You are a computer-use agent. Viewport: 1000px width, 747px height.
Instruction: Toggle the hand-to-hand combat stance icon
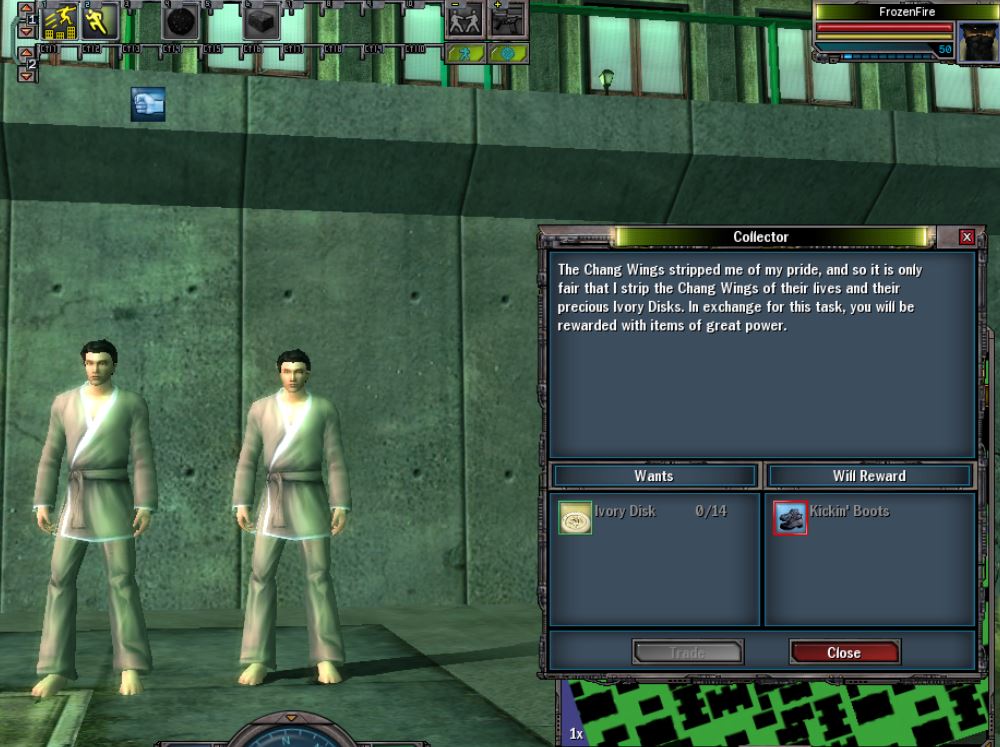(x=466, y=20)
